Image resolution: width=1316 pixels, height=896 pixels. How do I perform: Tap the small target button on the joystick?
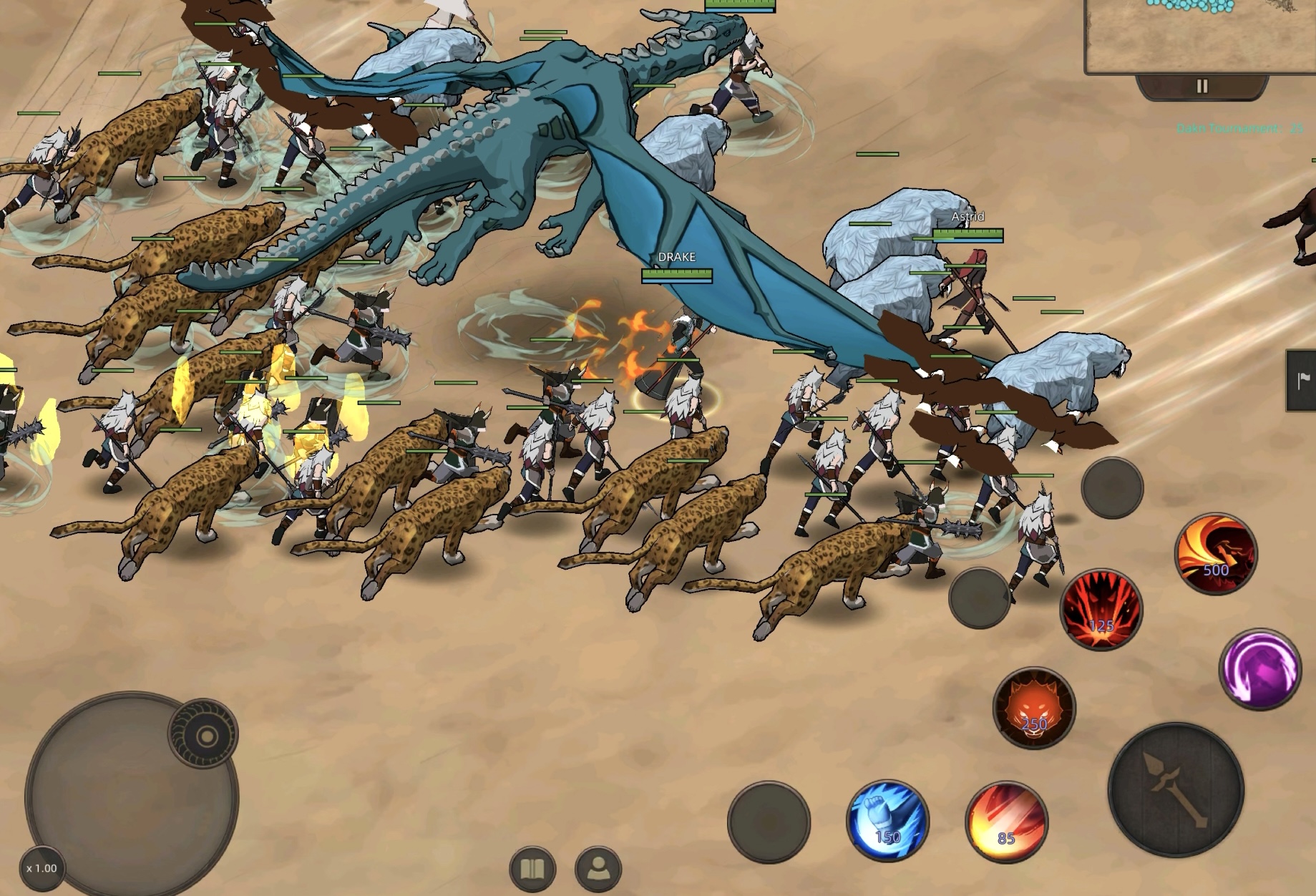tap(204, 734)
